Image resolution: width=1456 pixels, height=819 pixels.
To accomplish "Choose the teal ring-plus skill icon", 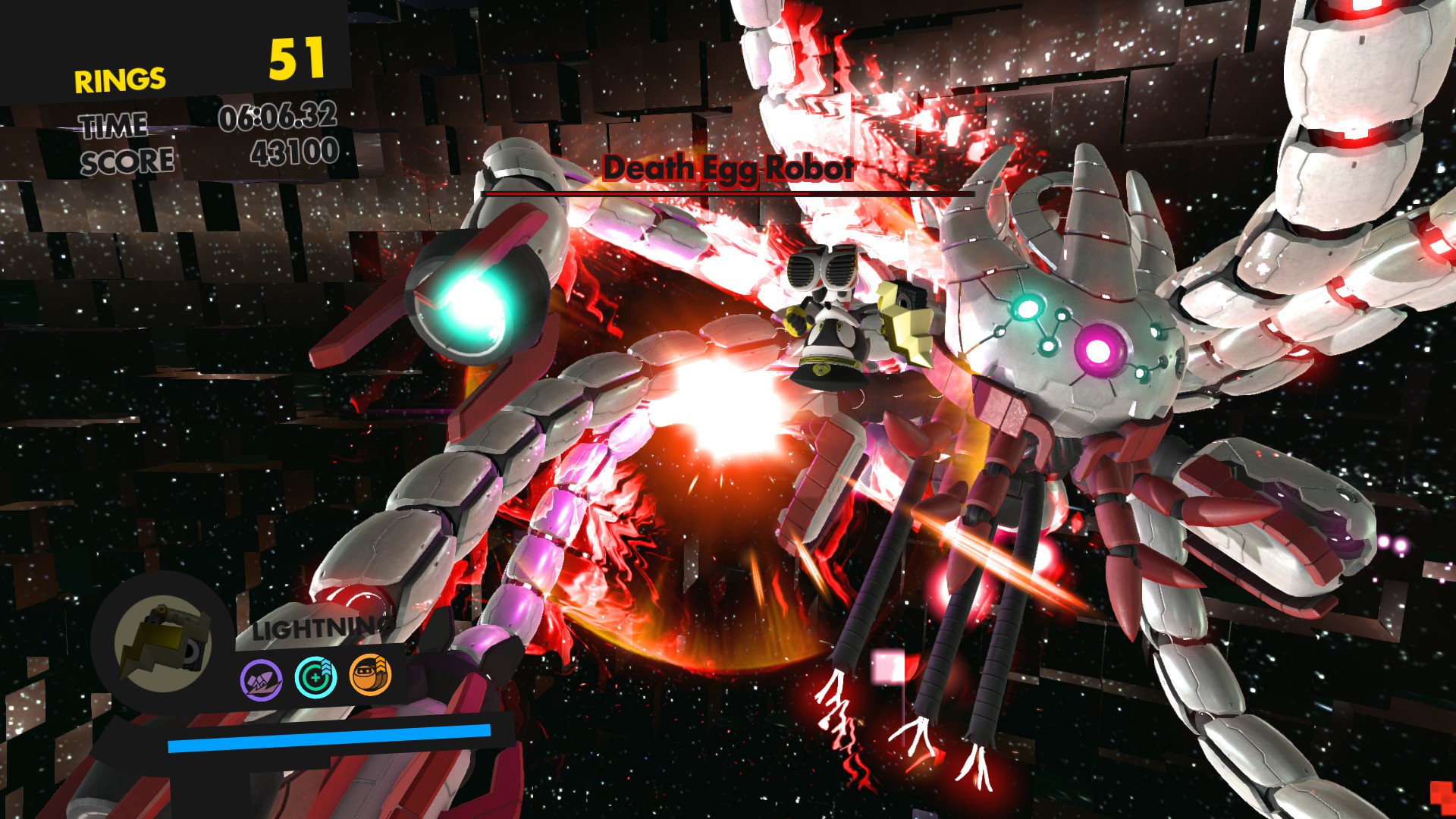I will (315, 676).
